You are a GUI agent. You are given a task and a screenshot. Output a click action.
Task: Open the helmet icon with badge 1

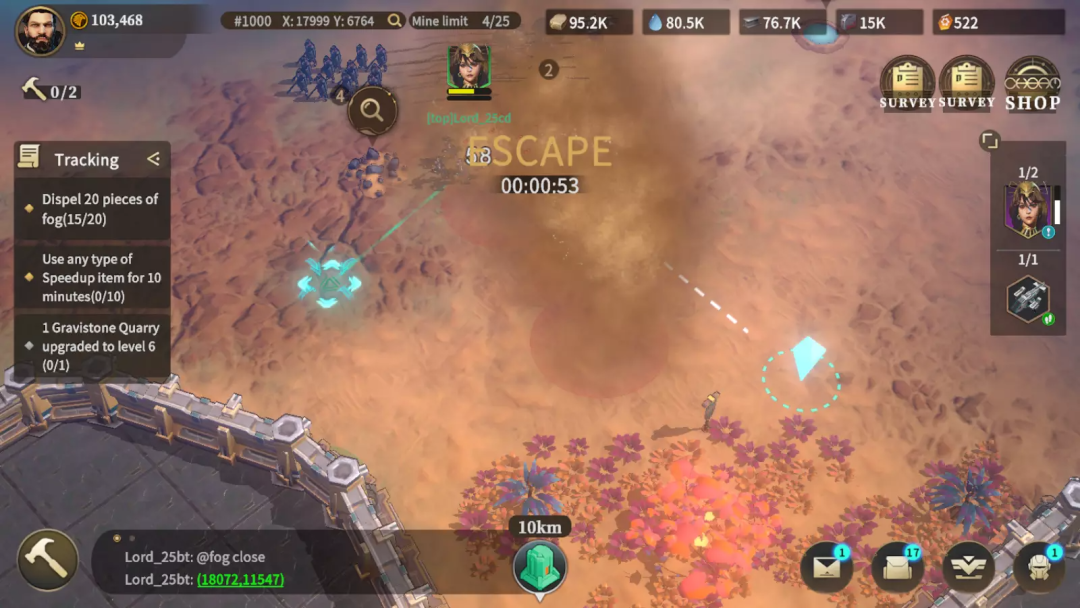pos(1038,568)
